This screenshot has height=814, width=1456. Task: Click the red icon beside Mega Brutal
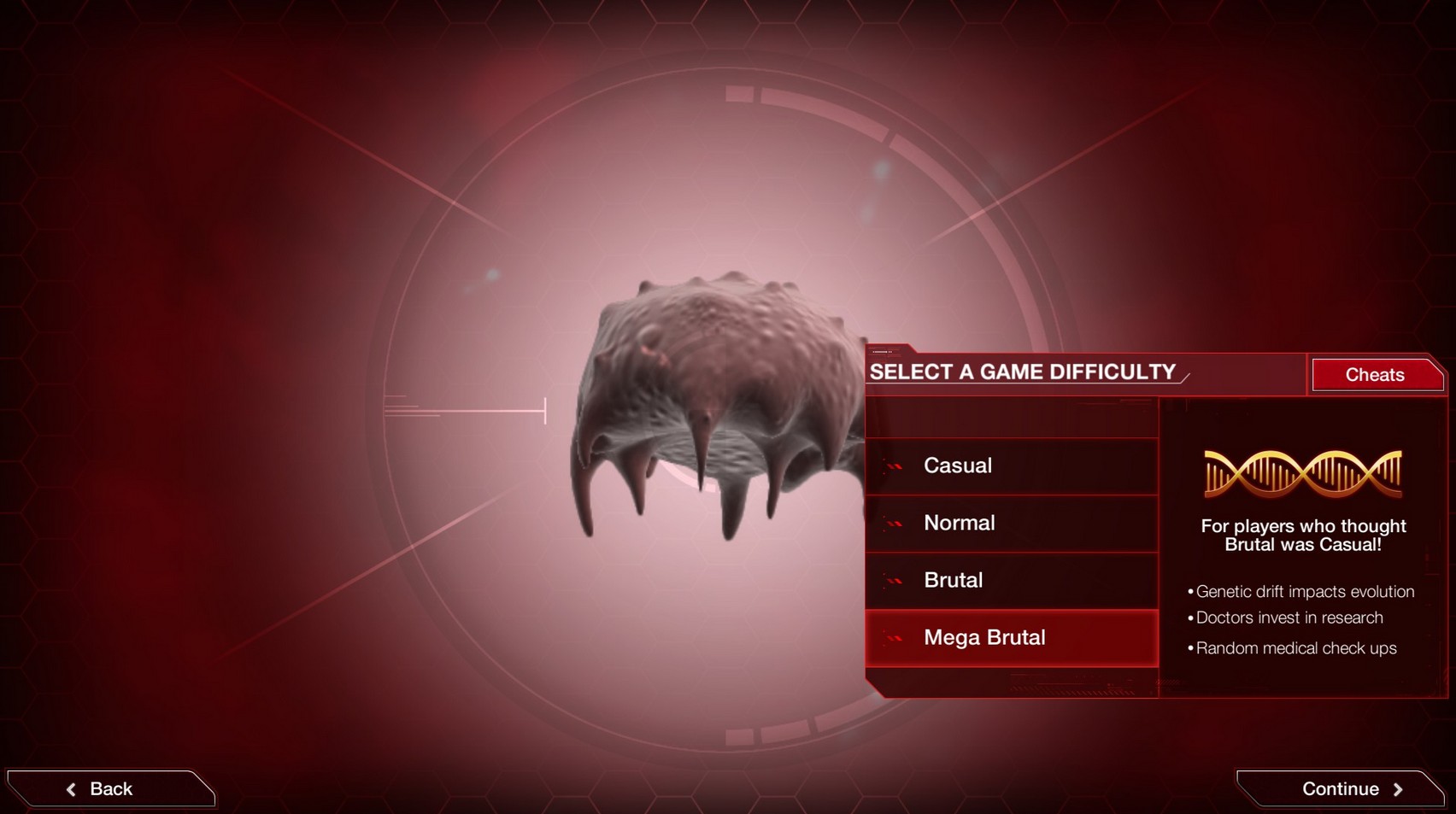coord(892,638)
